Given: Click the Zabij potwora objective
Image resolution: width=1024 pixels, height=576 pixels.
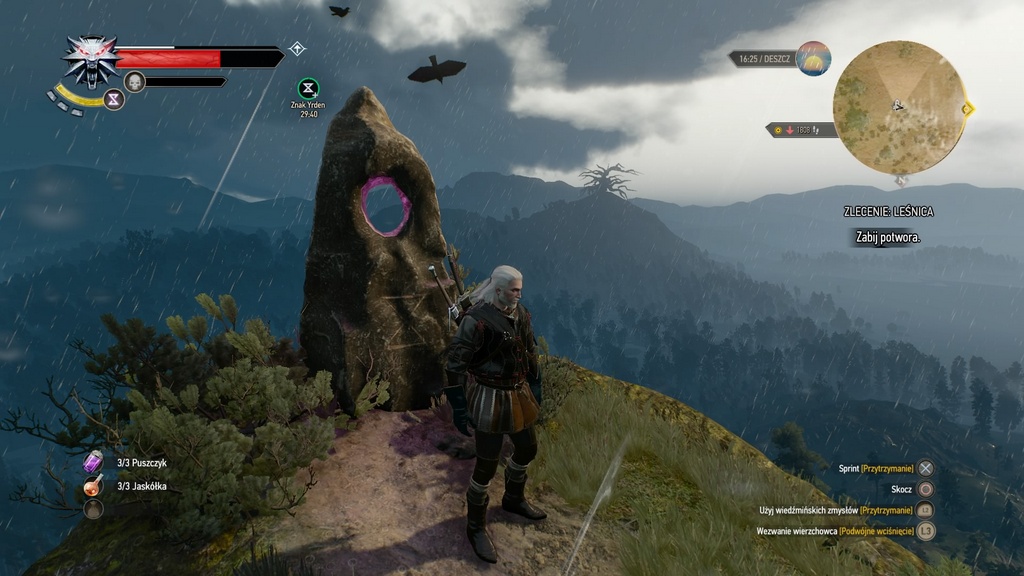Looking at the screenshot, I should [887, 237].
